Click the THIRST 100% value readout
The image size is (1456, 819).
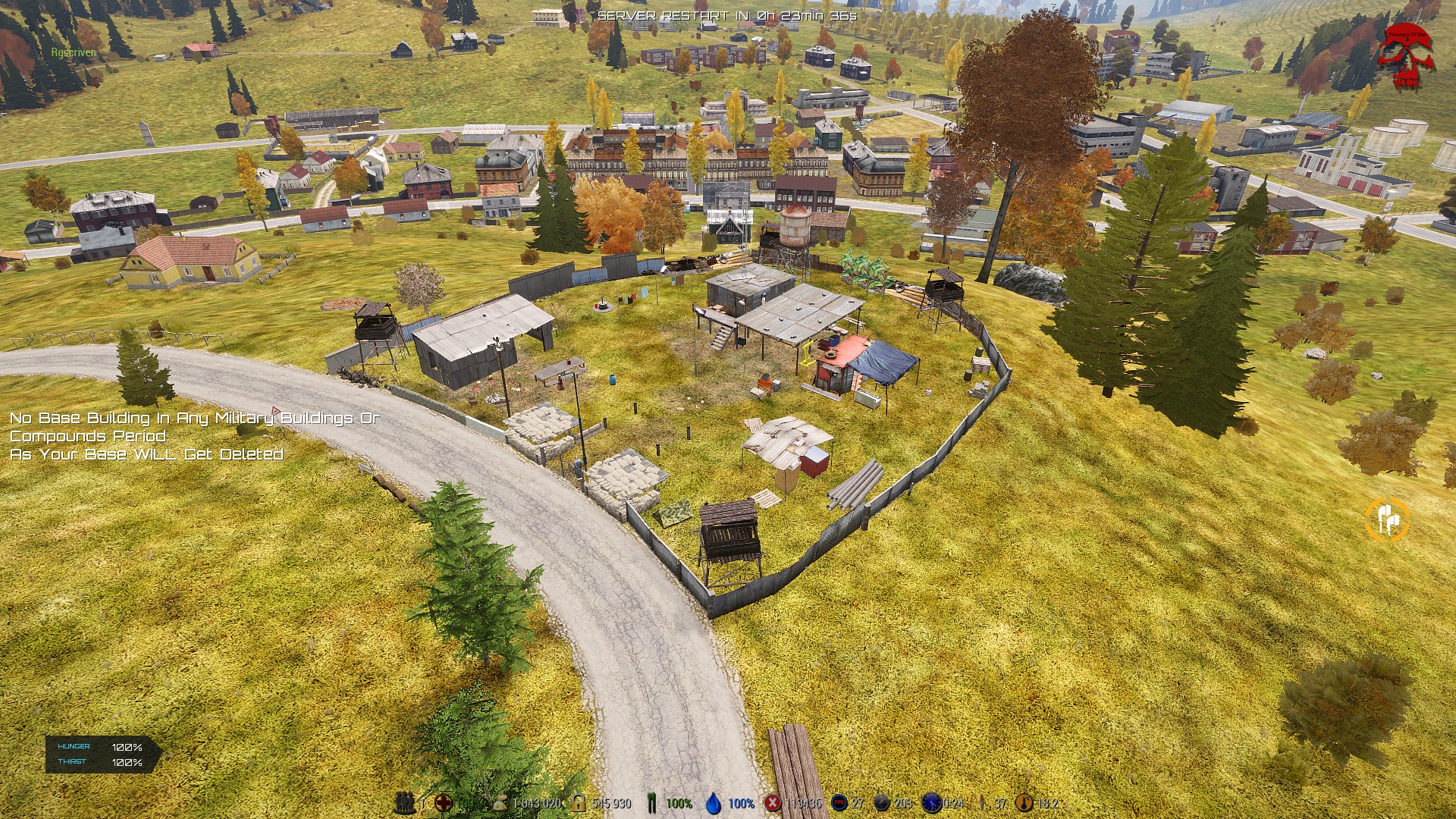tap(126, 762)
